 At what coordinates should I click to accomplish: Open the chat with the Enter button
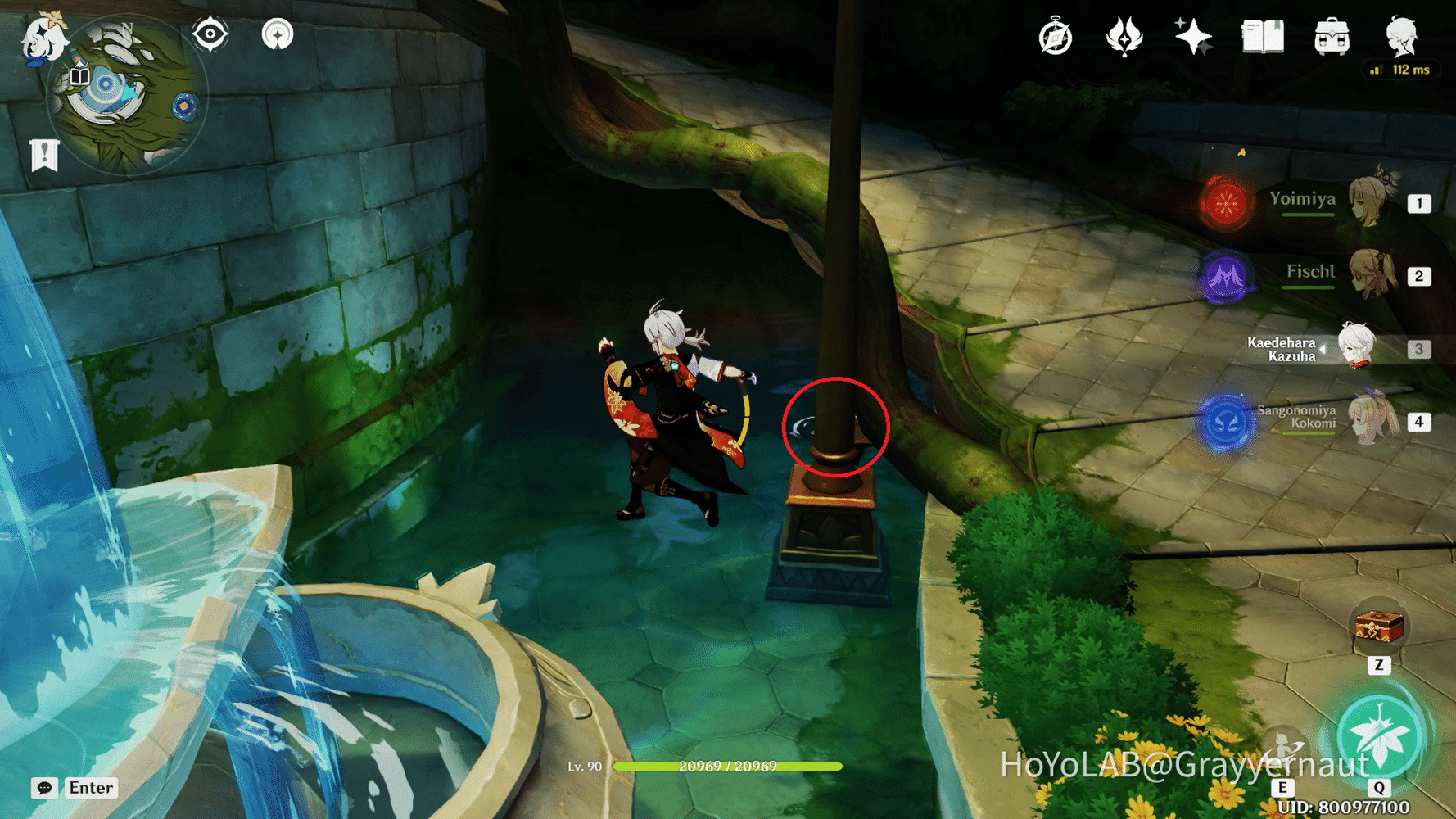pyautogui.click(x=90, y=788)
